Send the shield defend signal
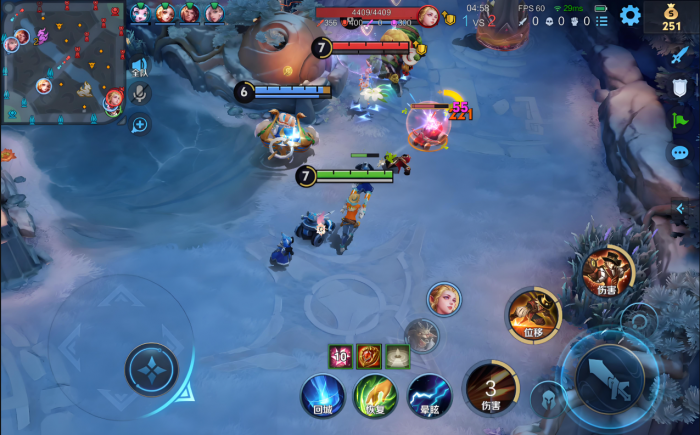The width and height of the screenshot is (700, 435). (680, 88)
